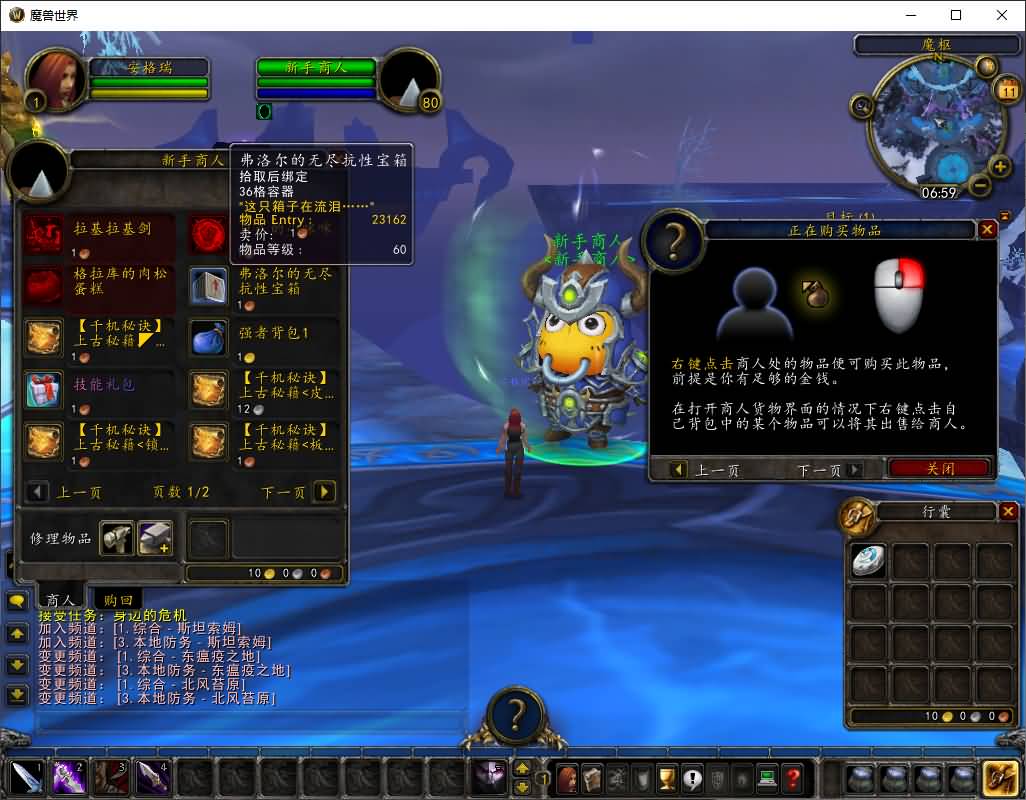This screenshot has height=800, width=1026.
Task: Open the calendar showing day 11
Action: click(1007, 91)
